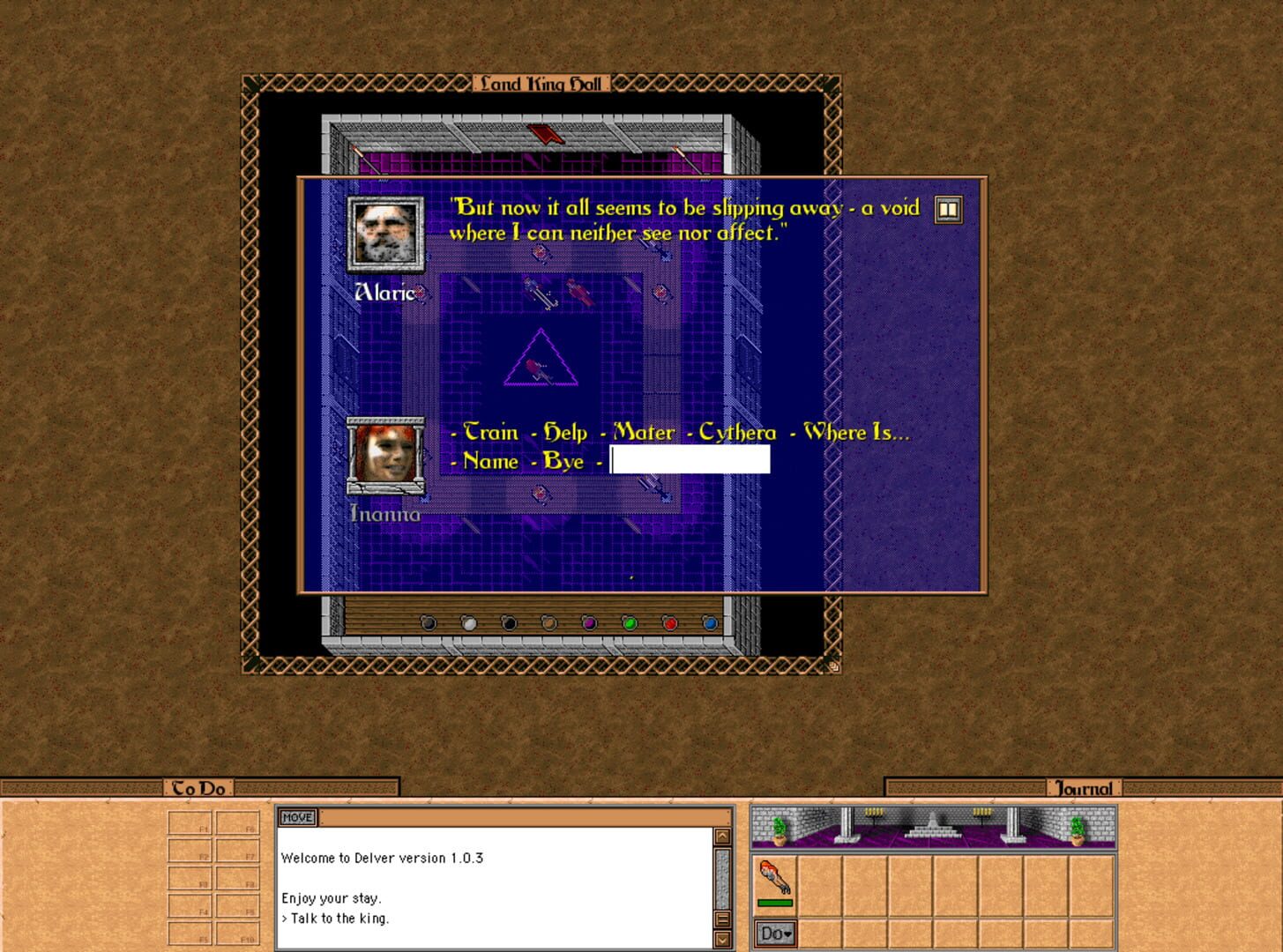This screenshot has height=952, width=1283.
Task: Click the MOVE handle on the message window
Action: (297, 817)
